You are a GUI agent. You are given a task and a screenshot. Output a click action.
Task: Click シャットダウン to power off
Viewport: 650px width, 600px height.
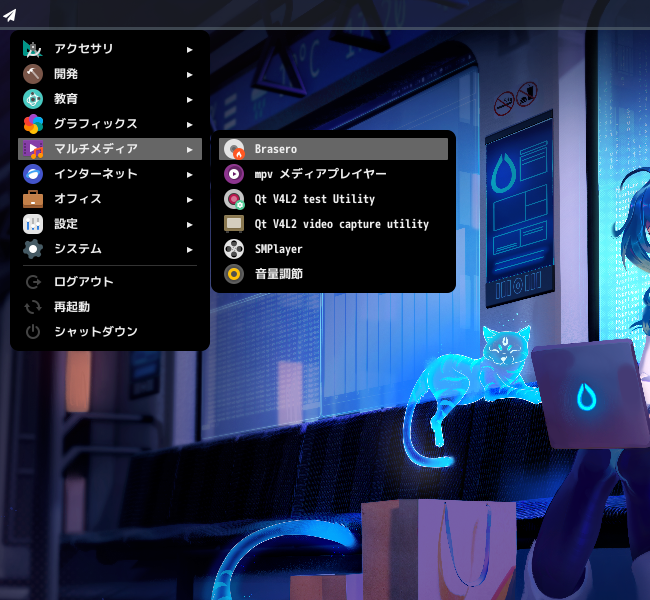point(95,332)
